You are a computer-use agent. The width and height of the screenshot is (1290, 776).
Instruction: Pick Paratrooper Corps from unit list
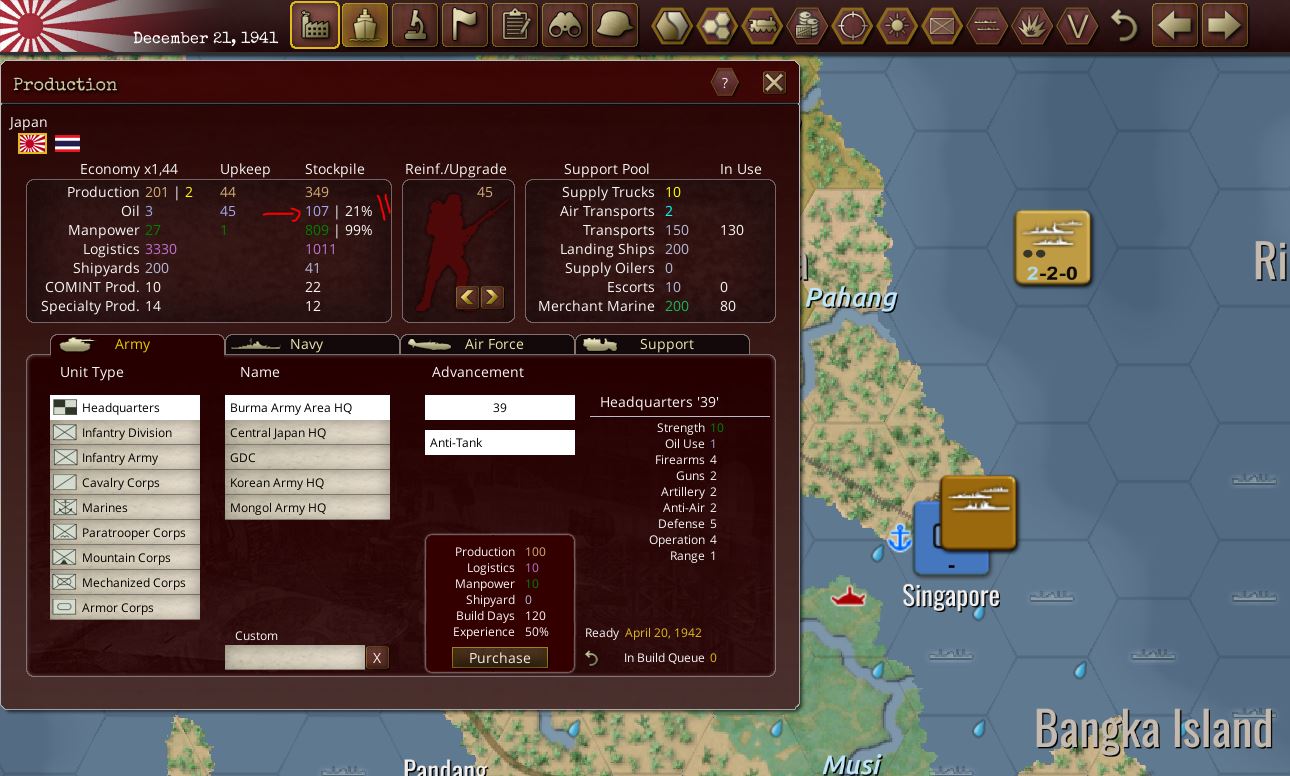click(x=125, y=533)
